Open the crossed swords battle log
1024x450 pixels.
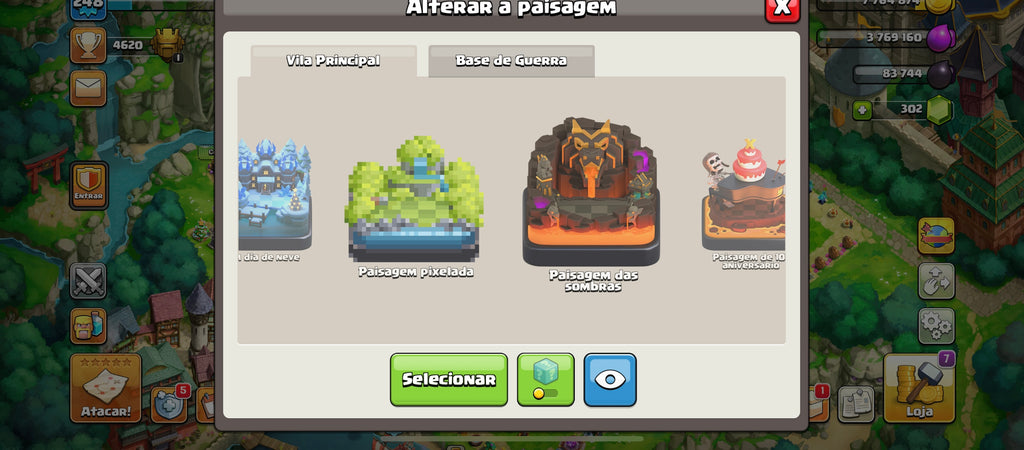click(88, 281)
